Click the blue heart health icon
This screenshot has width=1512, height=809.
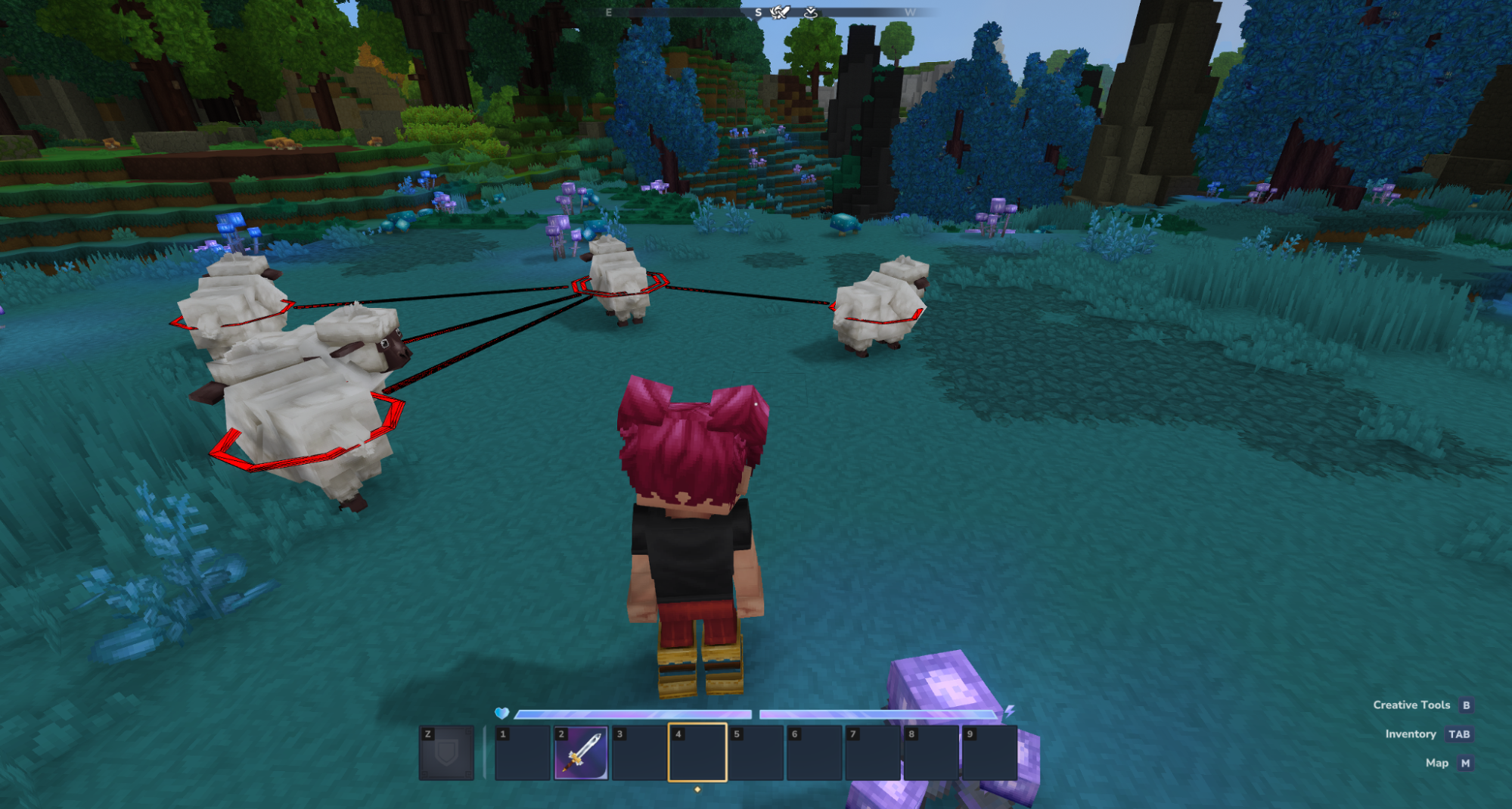click(x=502, y=712)
